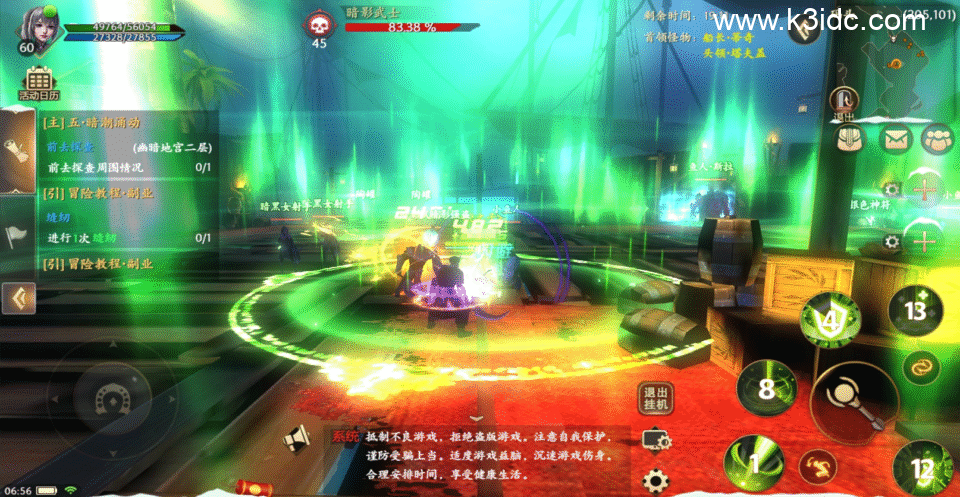Open the backpack inventory icon
960x497 pixels.
848,139
